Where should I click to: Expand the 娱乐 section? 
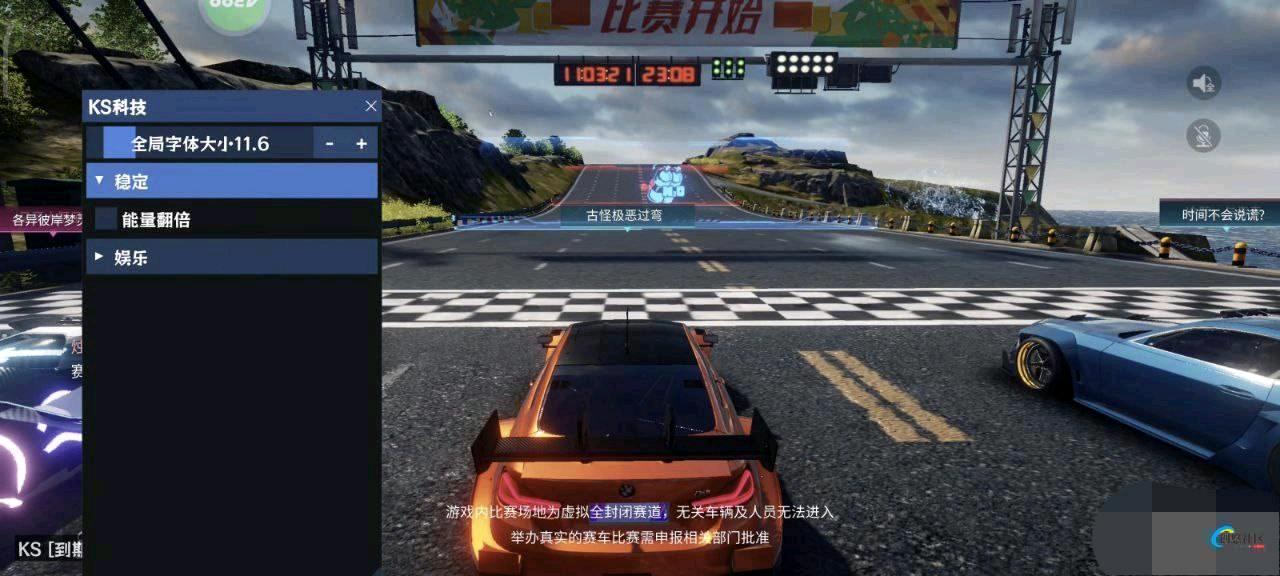pos(230,257)
